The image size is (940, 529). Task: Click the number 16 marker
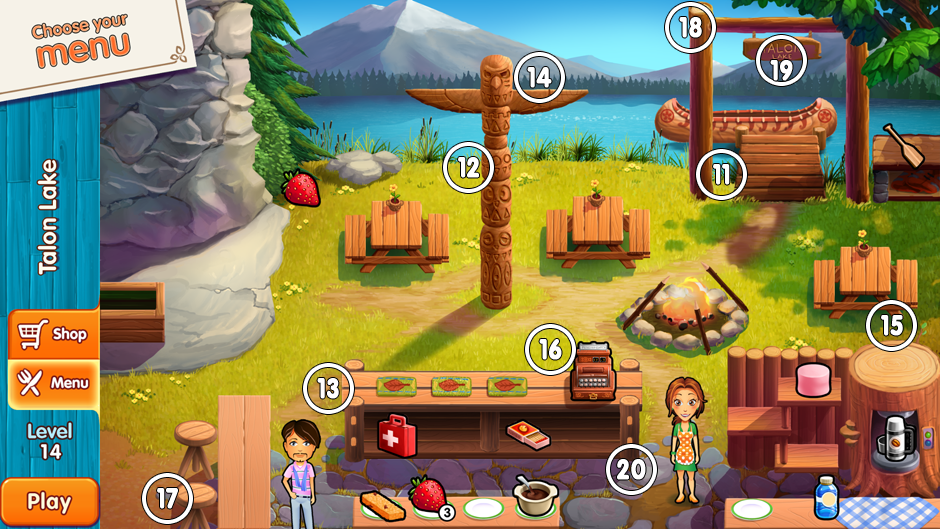(x=551, y=349)
